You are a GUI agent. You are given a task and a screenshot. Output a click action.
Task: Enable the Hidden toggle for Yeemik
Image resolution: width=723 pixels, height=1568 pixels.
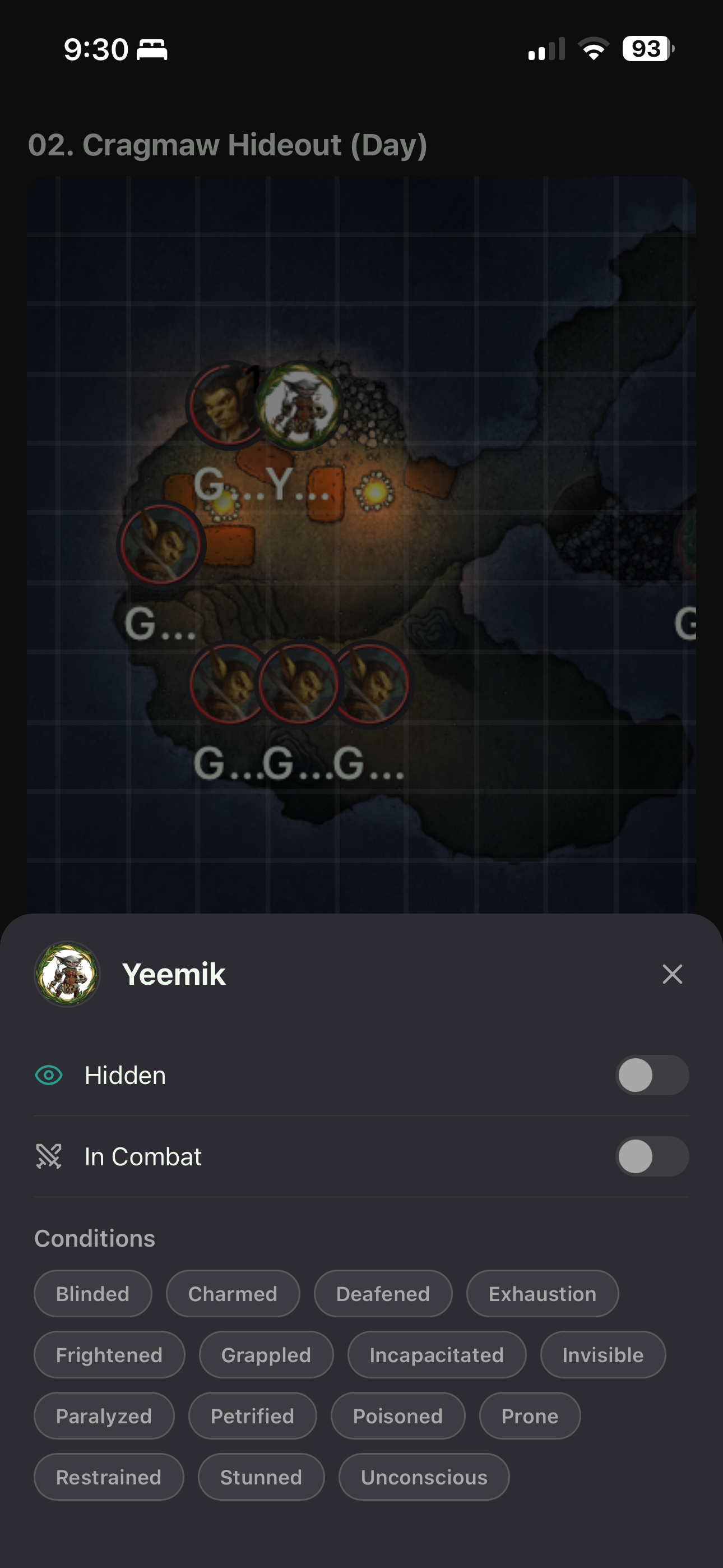point(652,1075)
